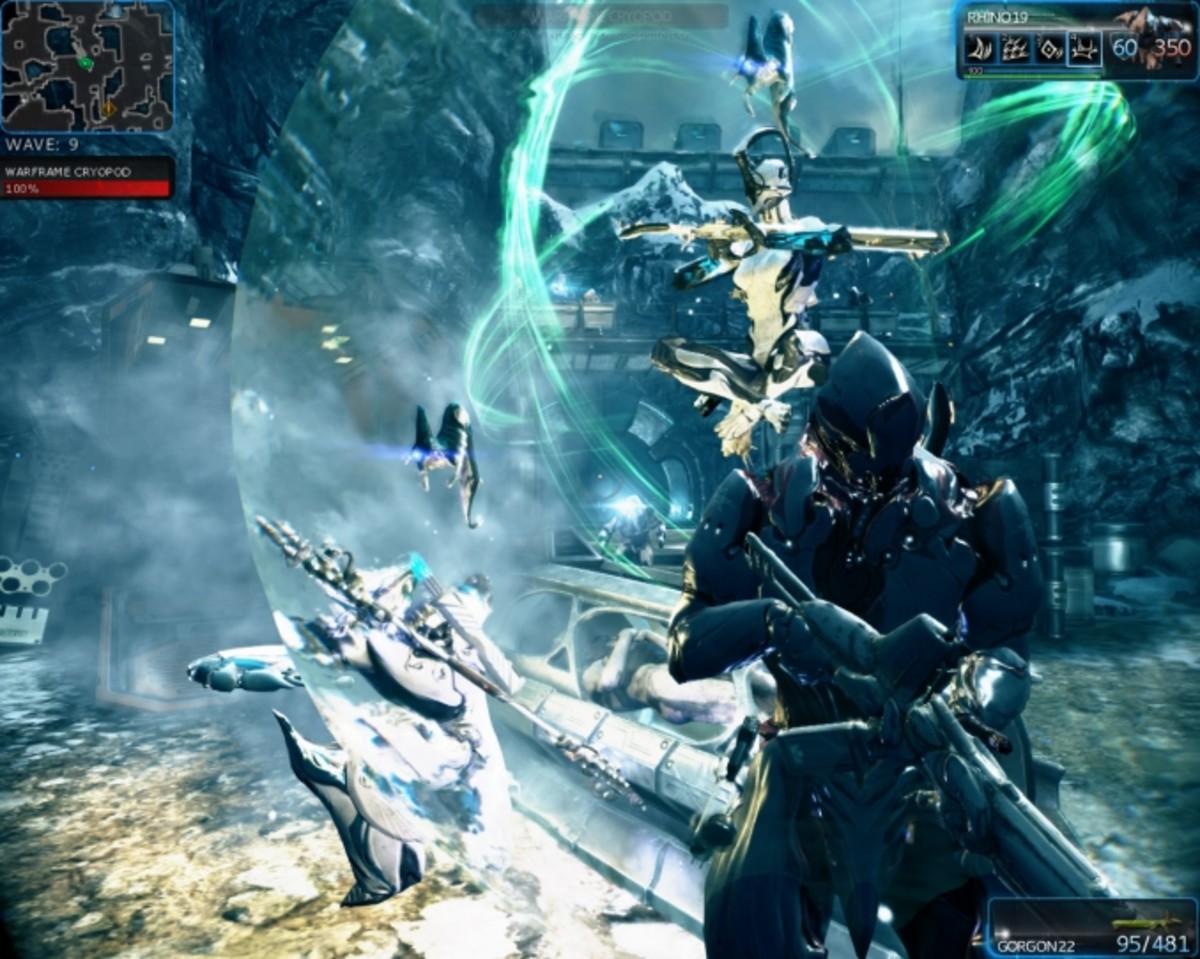The image size is (1200, 959).
Task: Activate the first ability, Rhino Charge spikes icon
Action: (x=979, y=49)
